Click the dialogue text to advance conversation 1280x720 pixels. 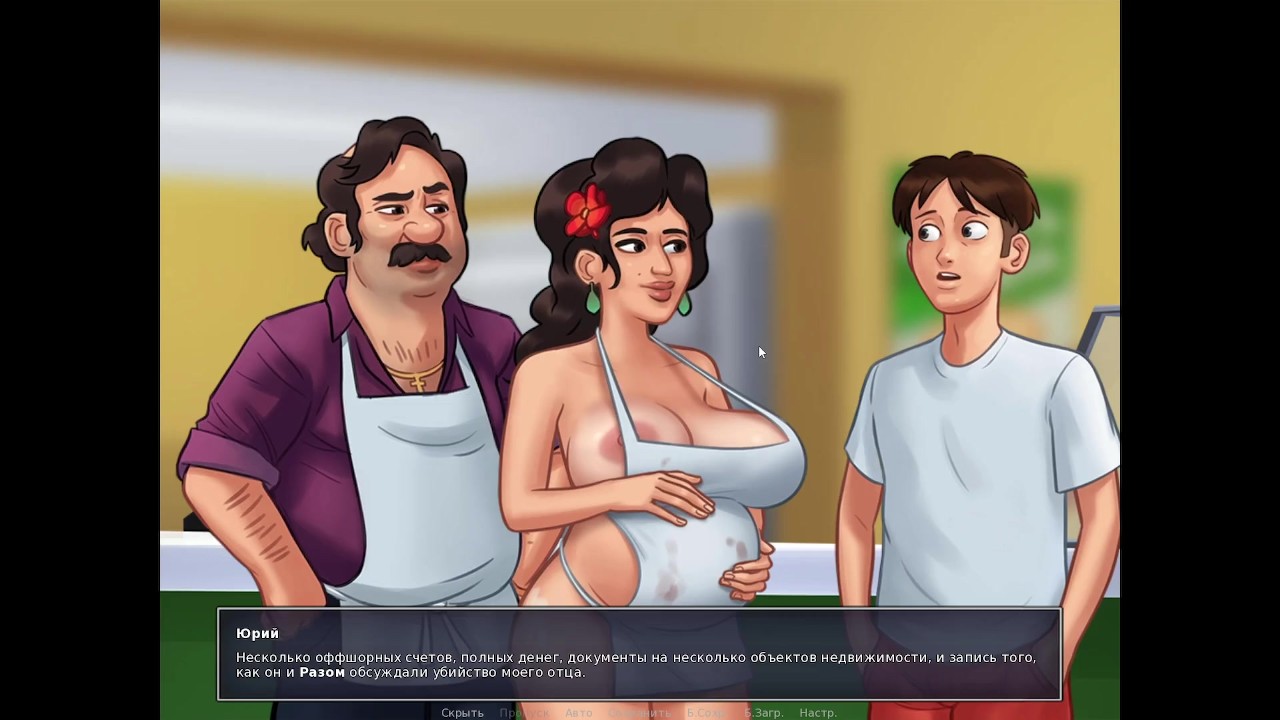[640, 662]
